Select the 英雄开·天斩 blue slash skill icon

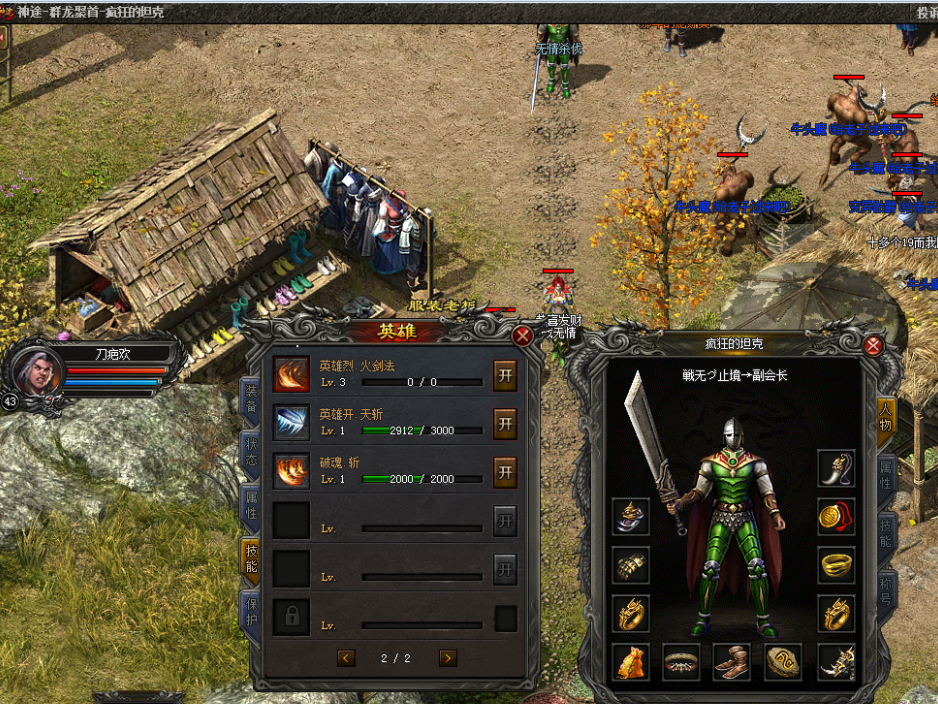coord(292,422)
